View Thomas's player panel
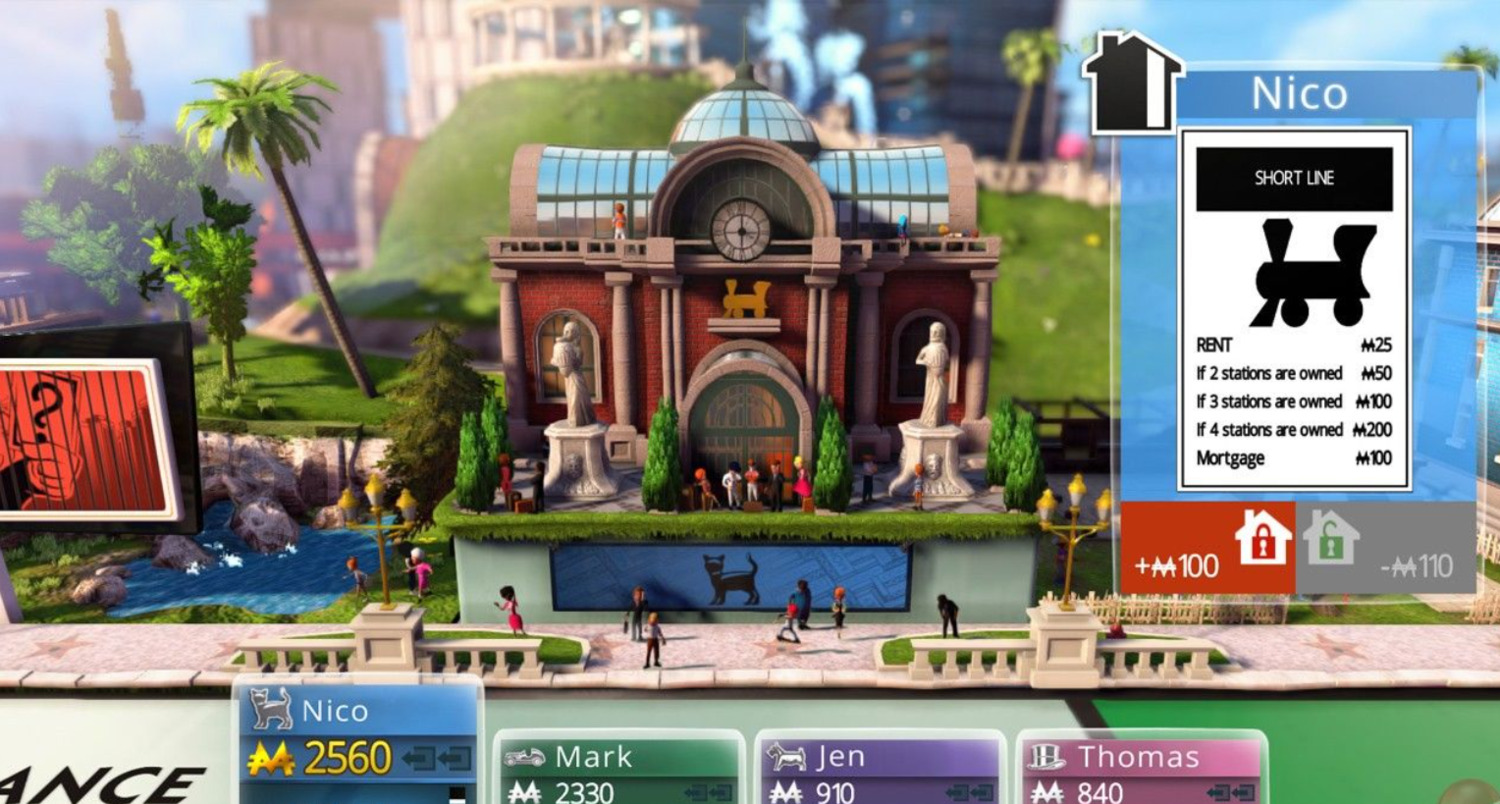 coord(1141,769)
